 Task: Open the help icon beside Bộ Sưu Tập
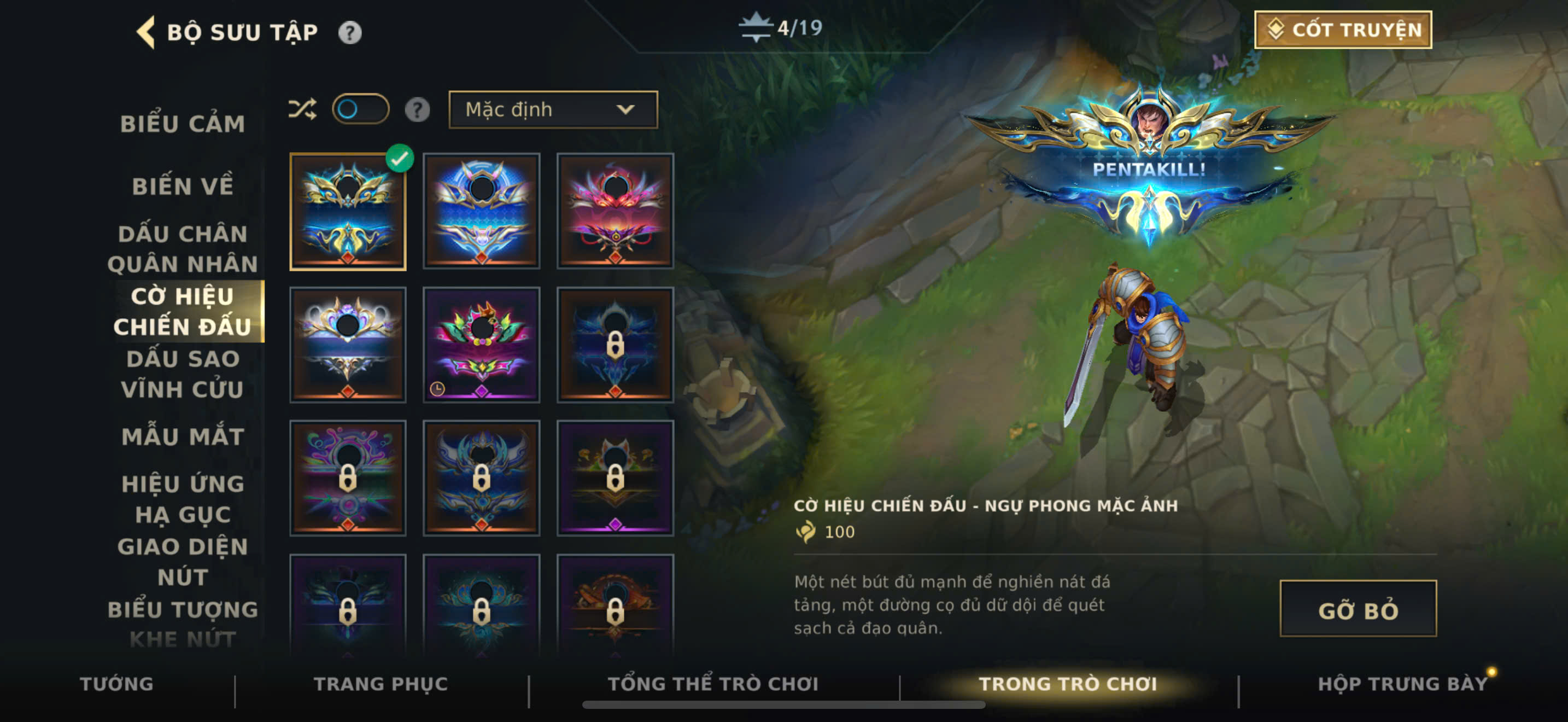point(350,32)
